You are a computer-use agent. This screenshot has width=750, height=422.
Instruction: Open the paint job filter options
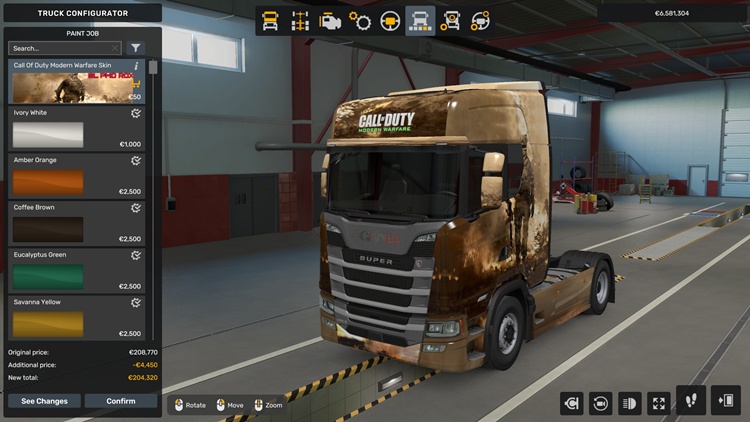pyautogui.click(x=136, y=48)
